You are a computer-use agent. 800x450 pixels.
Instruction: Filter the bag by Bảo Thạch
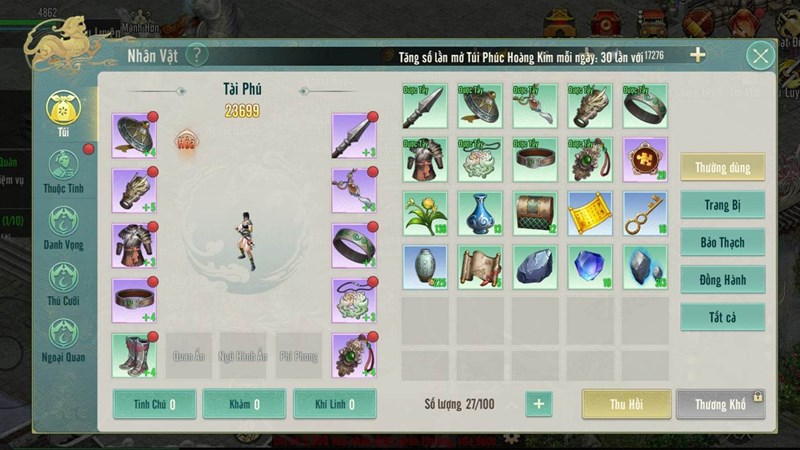[722, 242]
